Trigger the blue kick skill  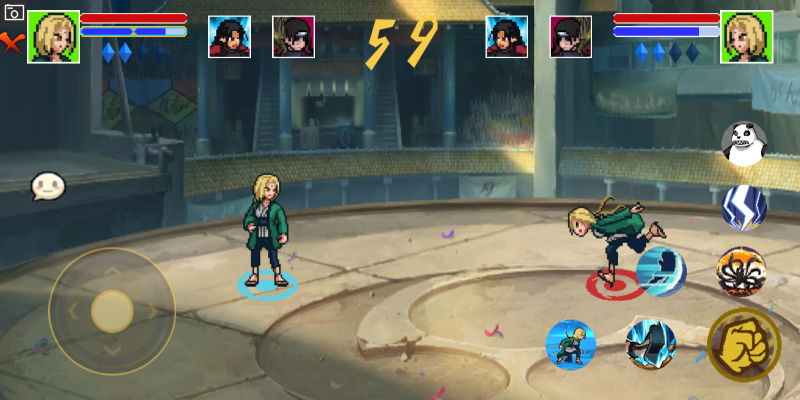pos(661,272)
